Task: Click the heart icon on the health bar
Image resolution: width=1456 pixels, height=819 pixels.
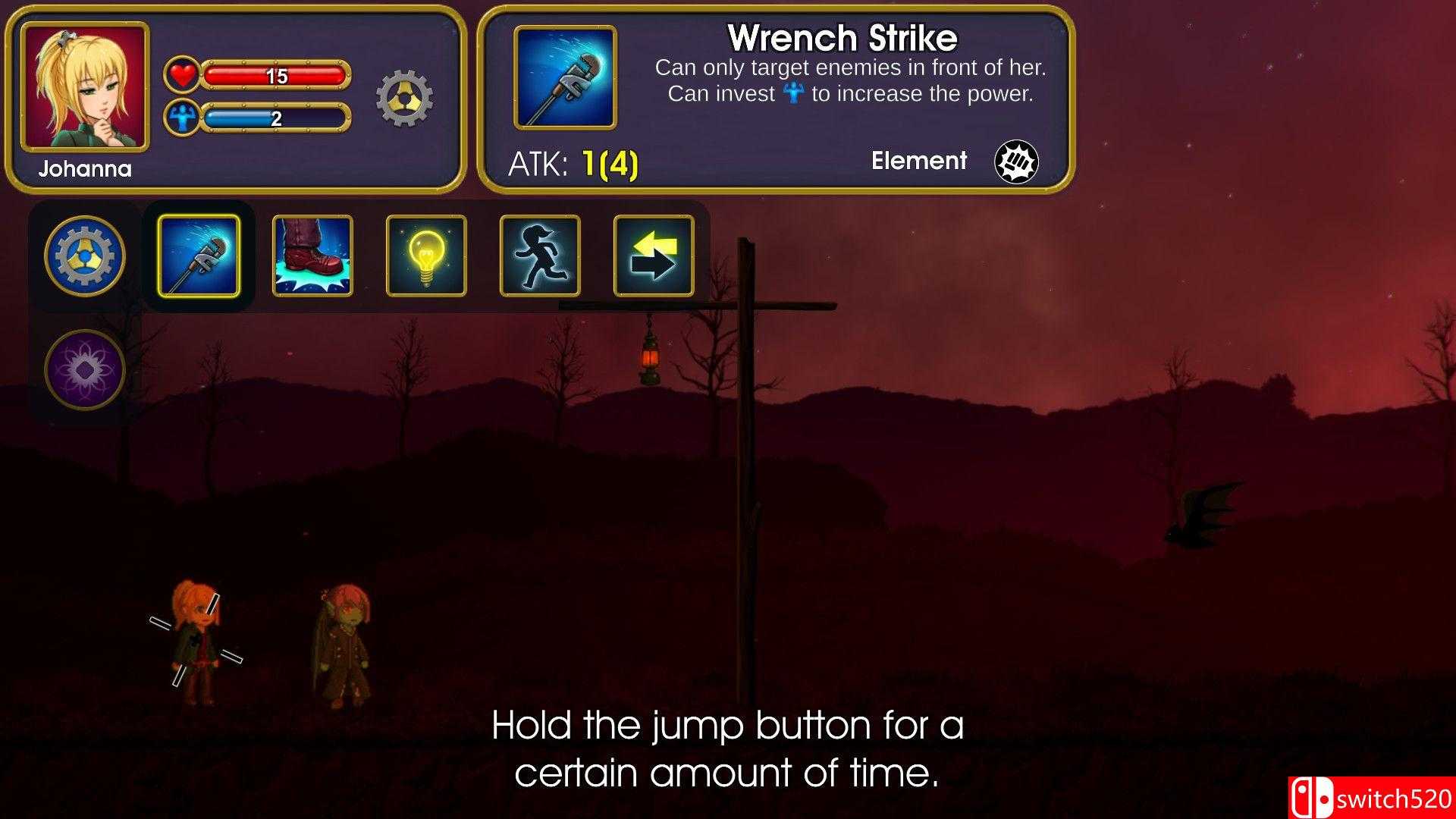Action: pos(180,74)
